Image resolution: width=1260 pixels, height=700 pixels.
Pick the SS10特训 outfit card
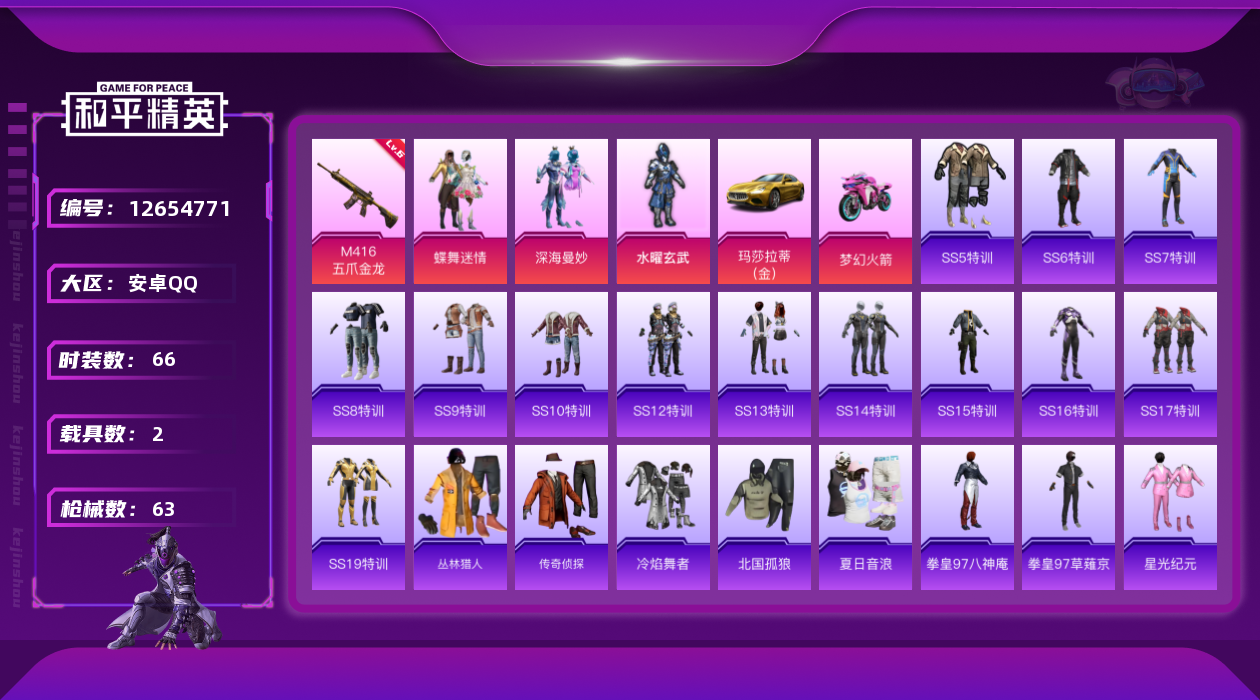click(561, 364)
